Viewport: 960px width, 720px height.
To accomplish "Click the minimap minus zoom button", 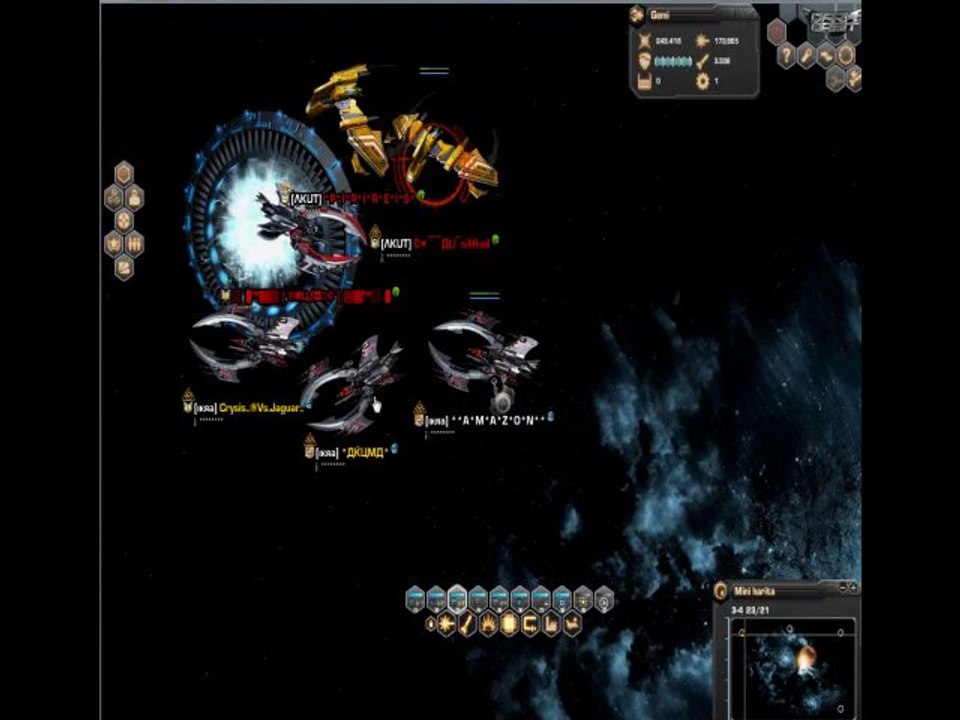I will pyautogui.click(x=843, y=587).
